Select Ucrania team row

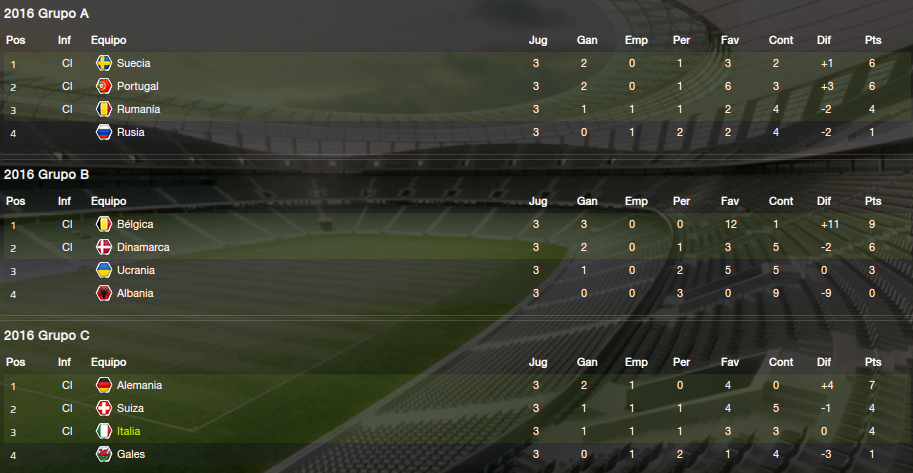[136, 270]
